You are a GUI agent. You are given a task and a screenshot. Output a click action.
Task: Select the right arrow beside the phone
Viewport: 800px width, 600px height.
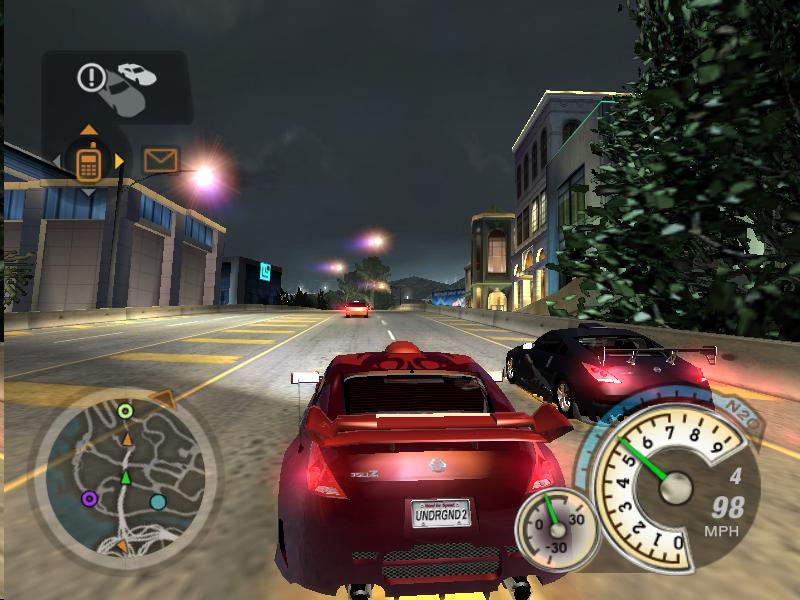[x=120, y=160]
